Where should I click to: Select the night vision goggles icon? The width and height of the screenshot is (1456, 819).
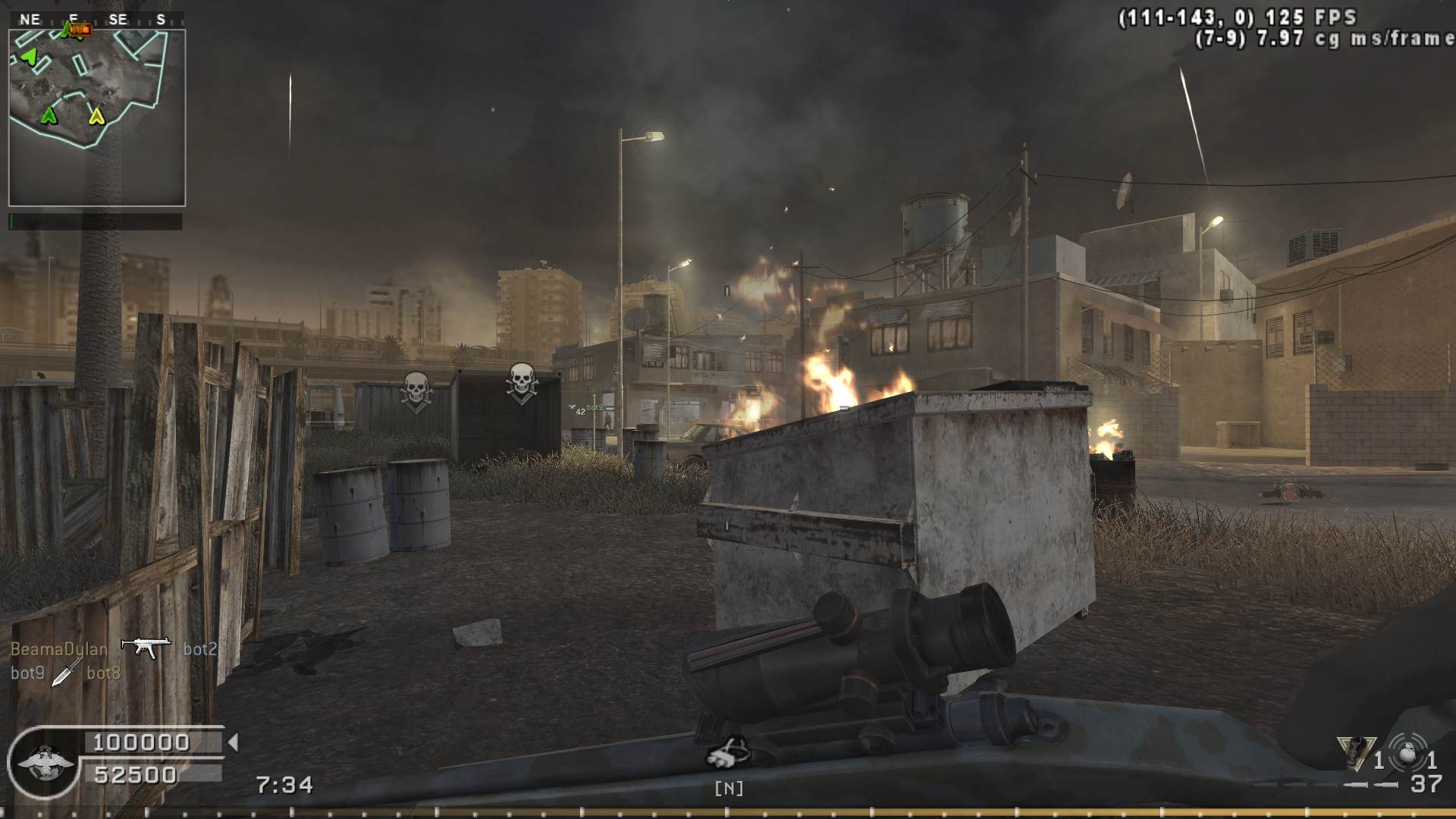tap(729, 753)
